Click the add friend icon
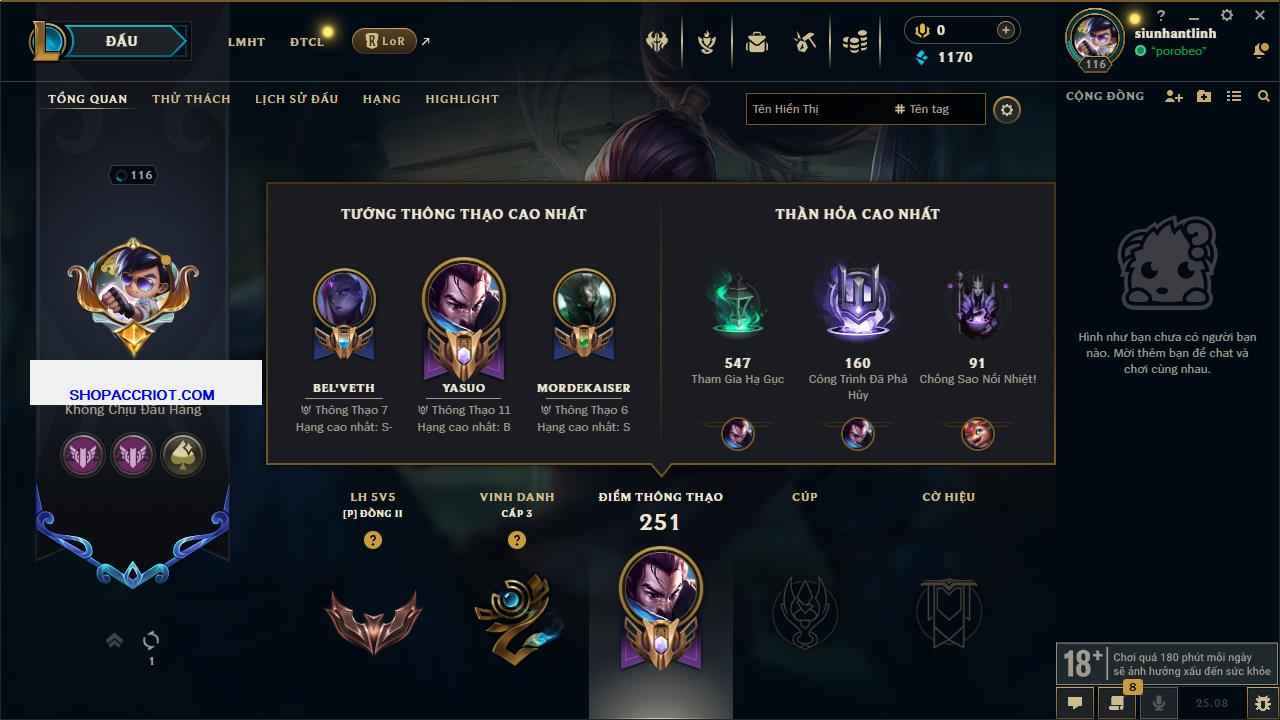1280x720 pixels. [1174, 96]
